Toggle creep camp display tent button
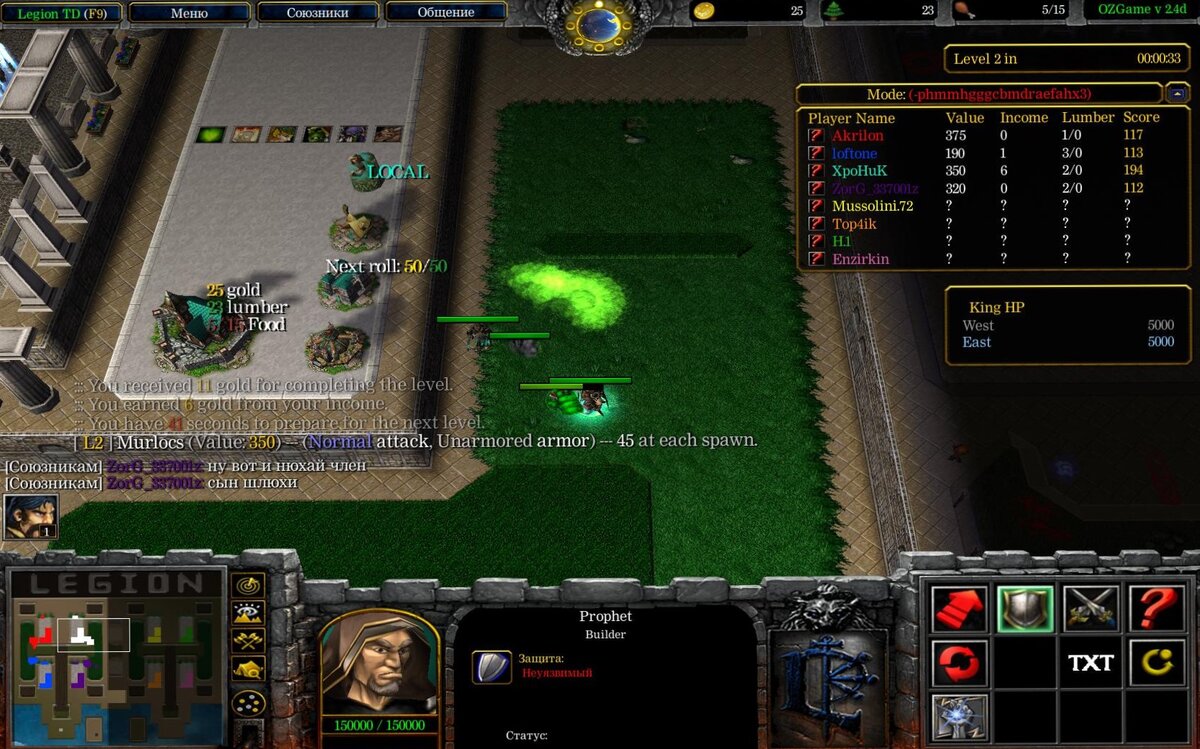This screenshot has height=749, width=1200. point(248,669)
